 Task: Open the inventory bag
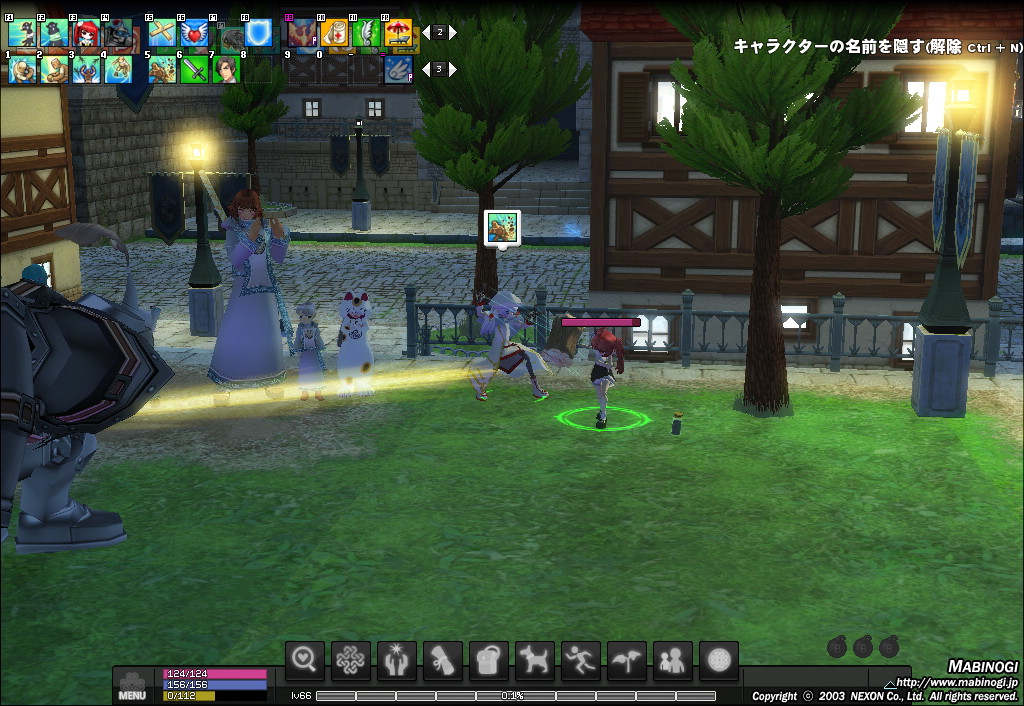click(x=489, y=660)
